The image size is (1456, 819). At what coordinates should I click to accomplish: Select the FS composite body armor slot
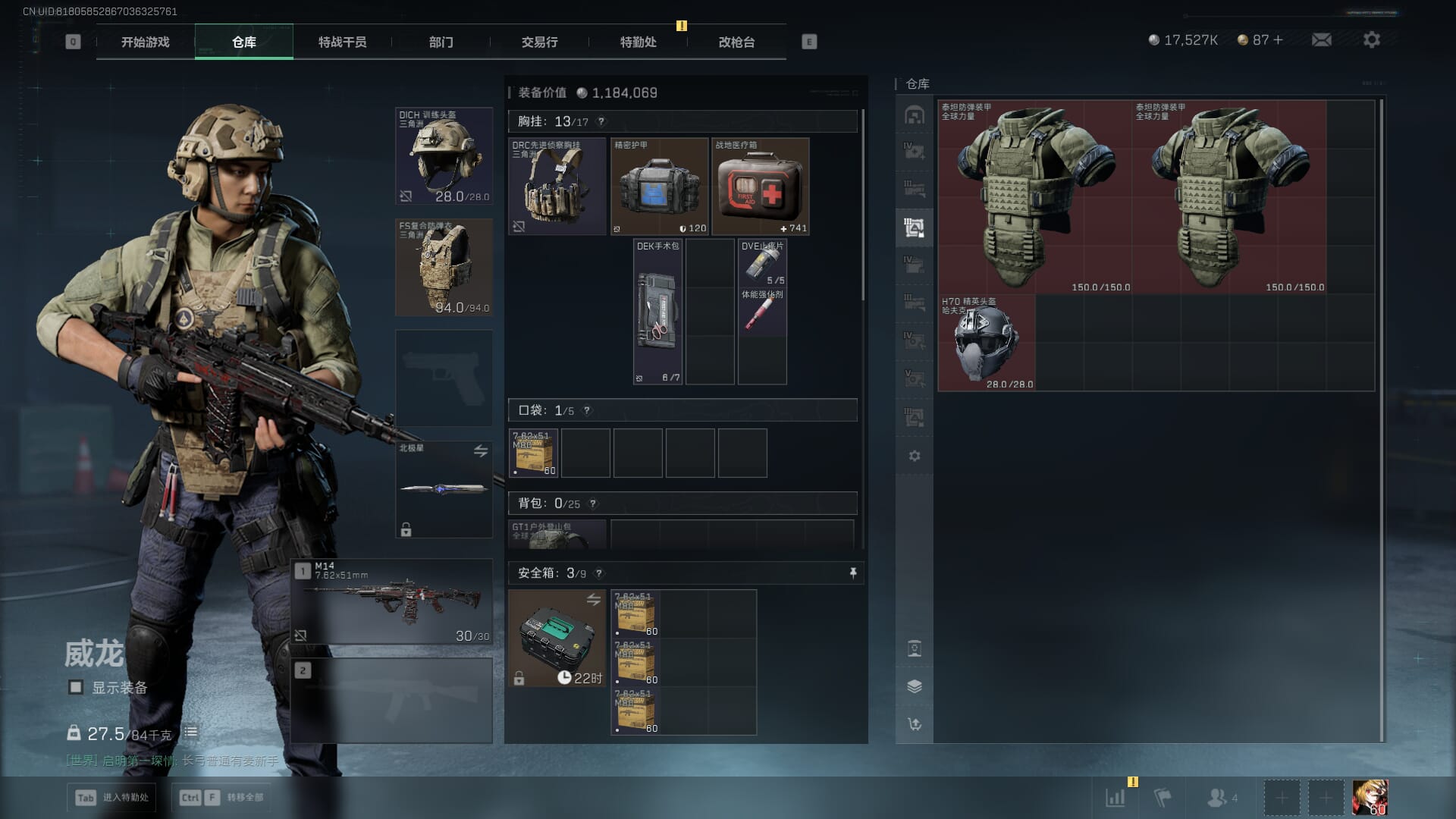444,267
